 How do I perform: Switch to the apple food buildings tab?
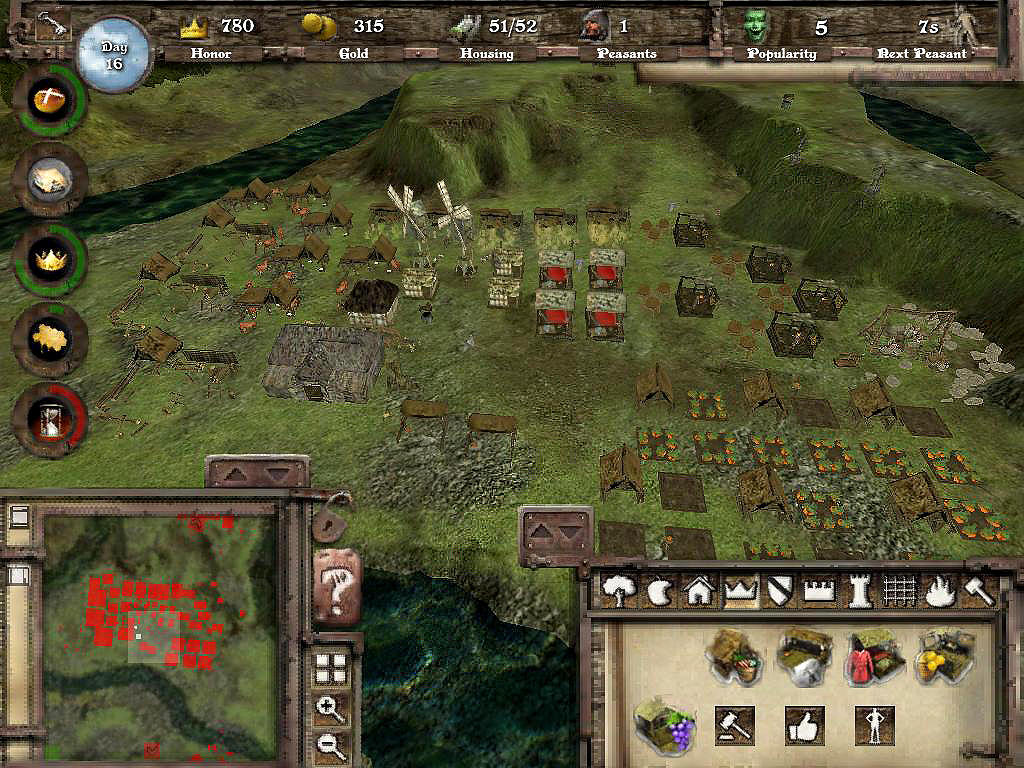(x=658, y=592)
